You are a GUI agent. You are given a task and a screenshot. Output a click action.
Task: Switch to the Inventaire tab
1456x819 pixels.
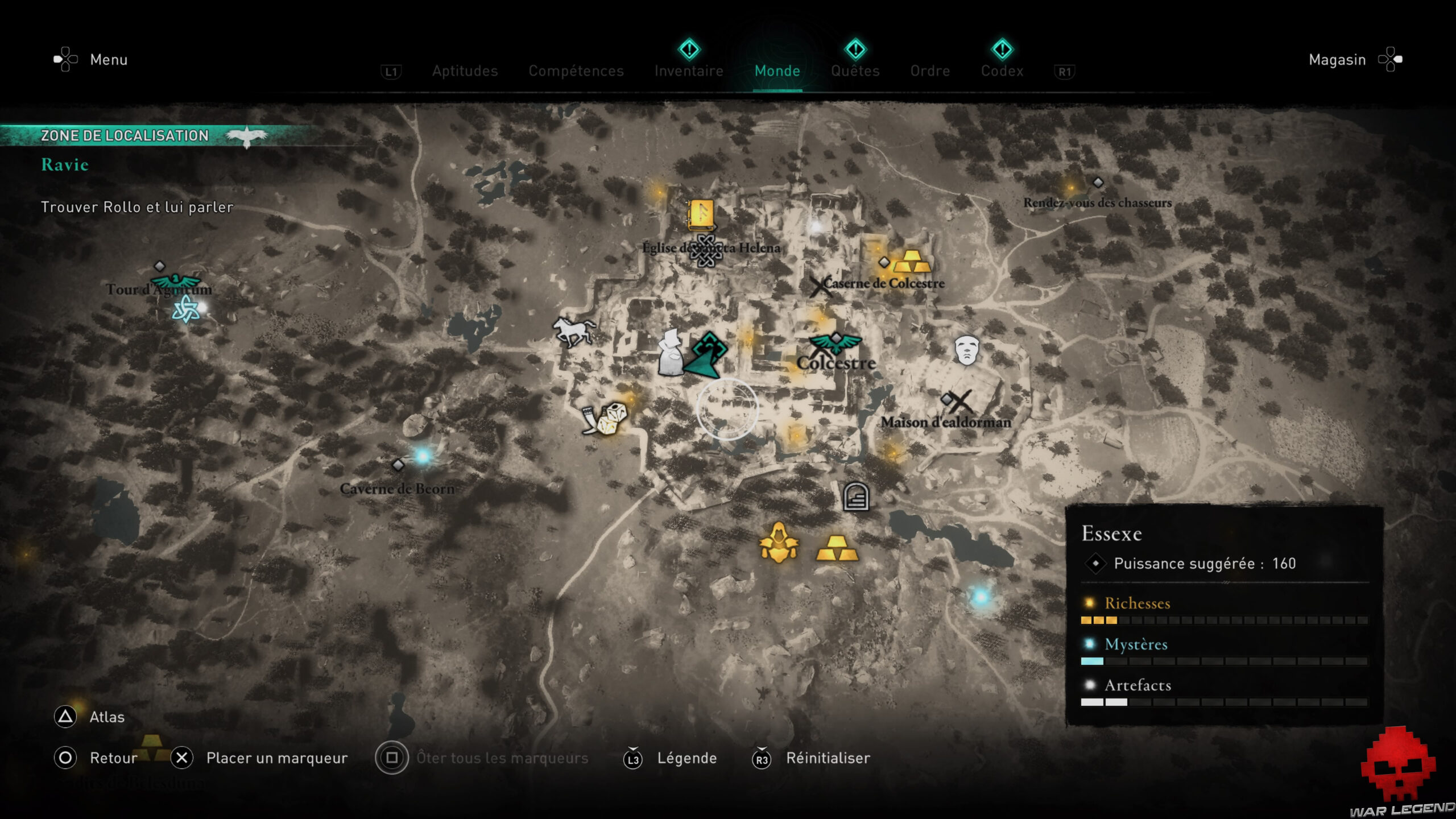pyautogui.click(x=688, y=71)
